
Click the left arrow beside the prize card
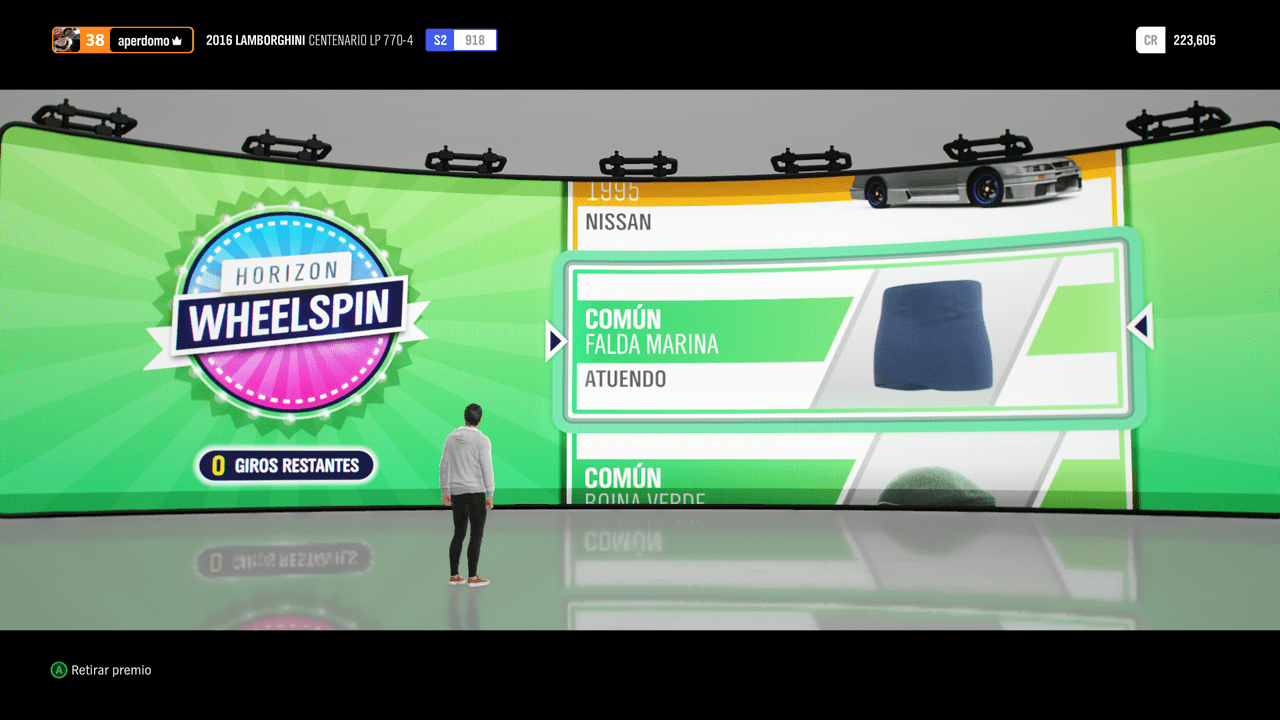click(555, 340)
